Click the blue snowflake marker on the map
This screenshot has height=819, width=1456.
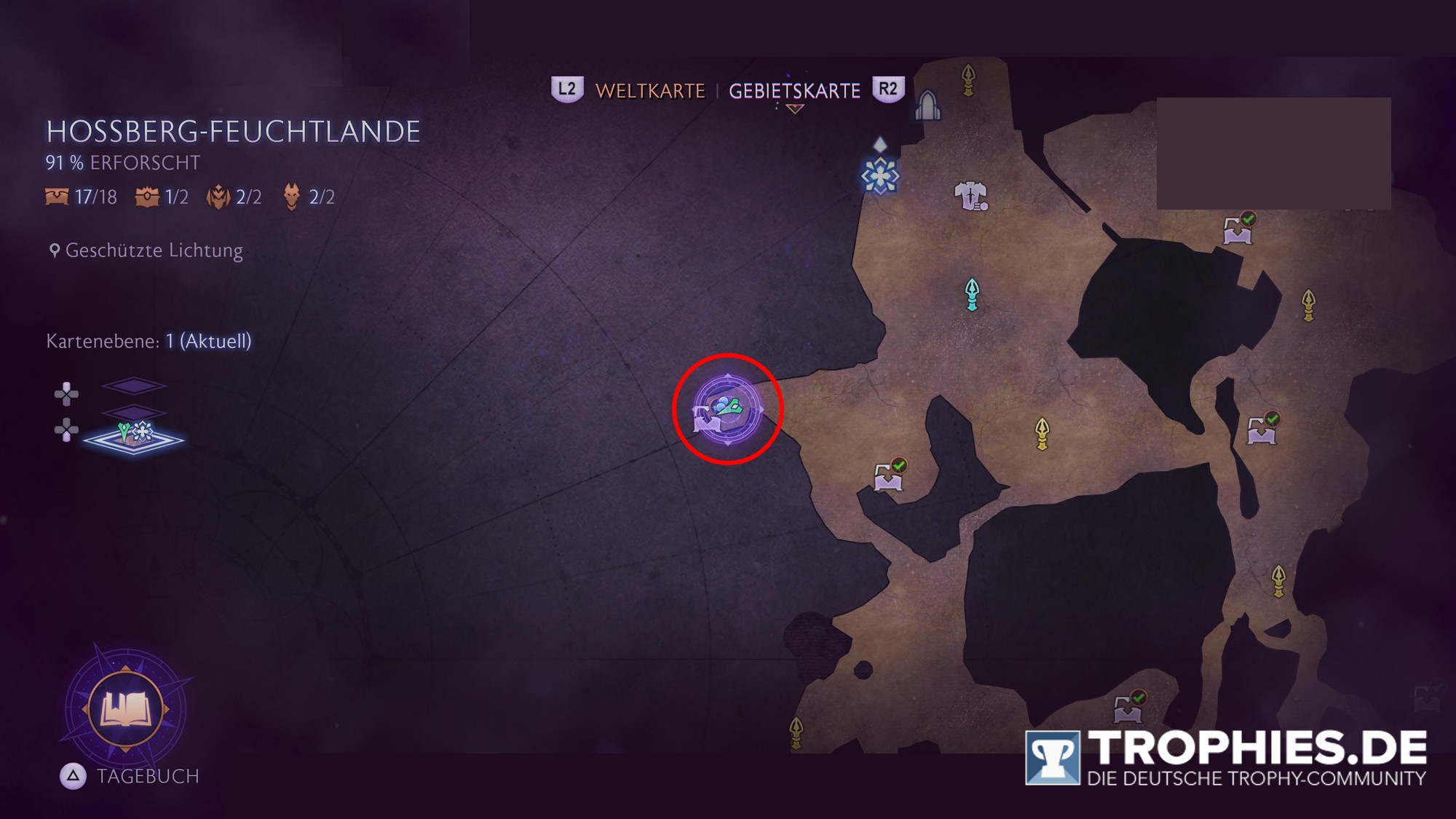click(x=879, y=176)
